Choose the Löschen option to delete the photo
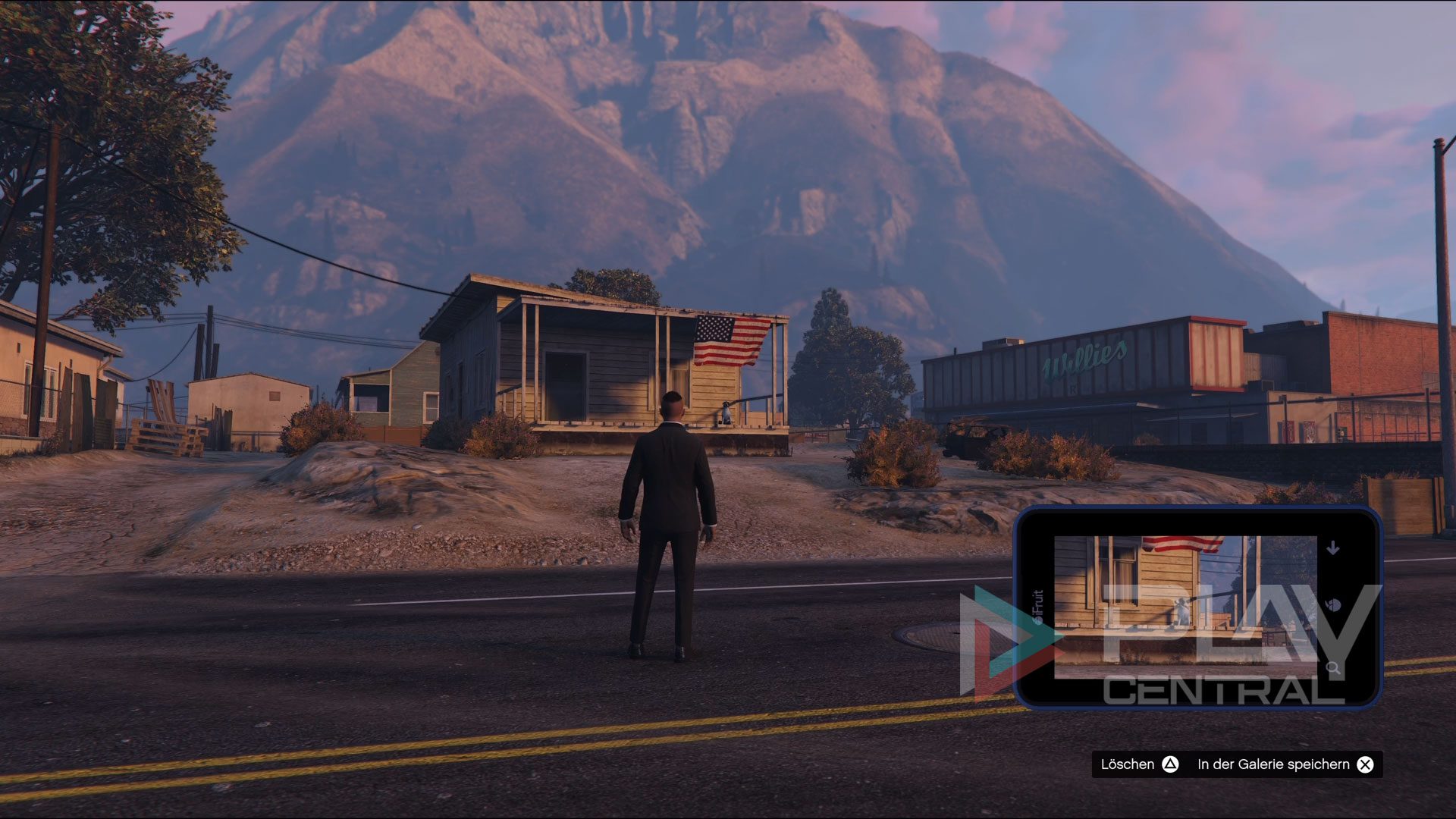This screenshot has height=819, width=1456. point(1139,764)
